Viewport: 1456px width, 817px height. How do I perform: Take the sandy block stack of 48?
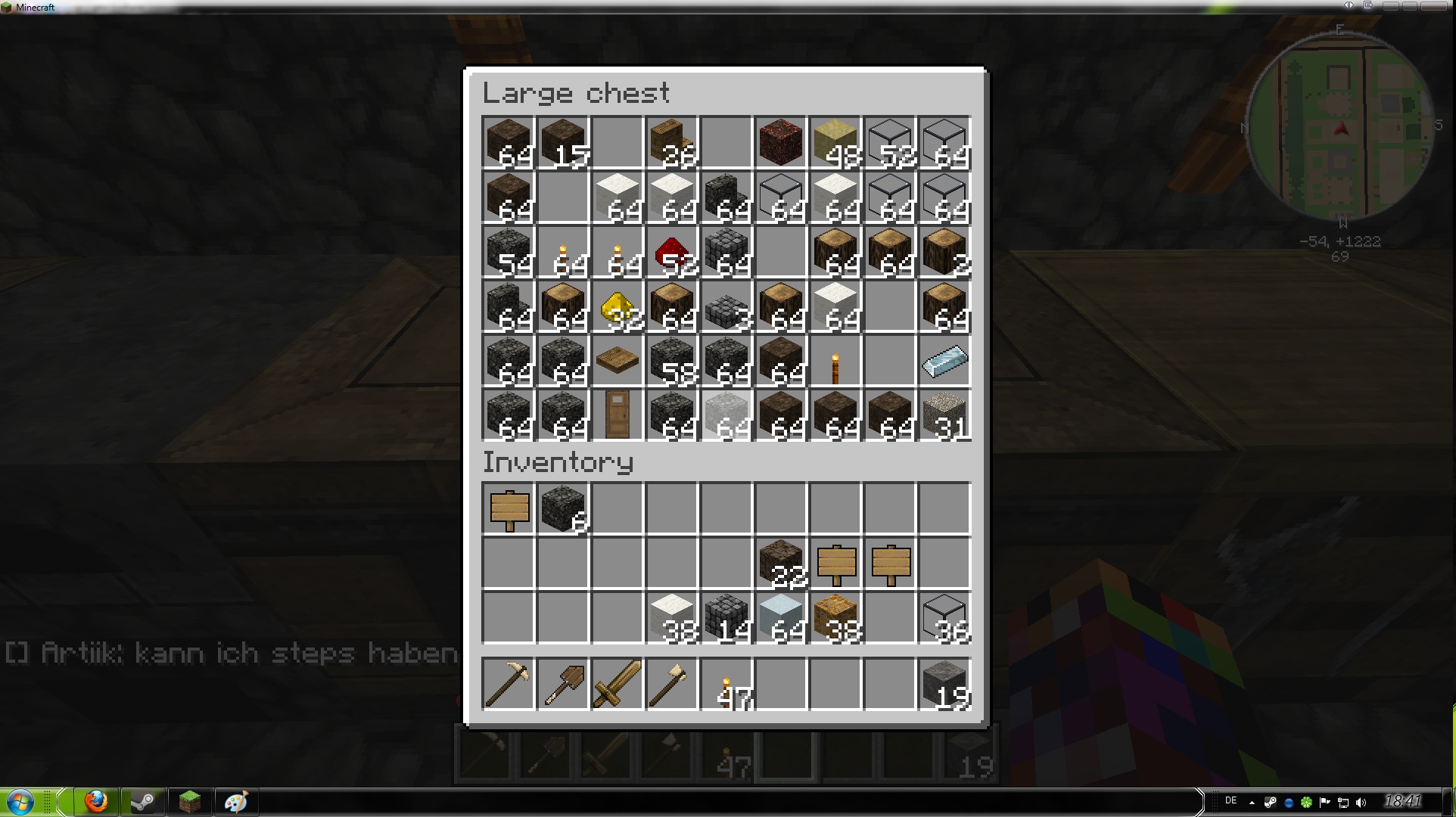[835, 142]
